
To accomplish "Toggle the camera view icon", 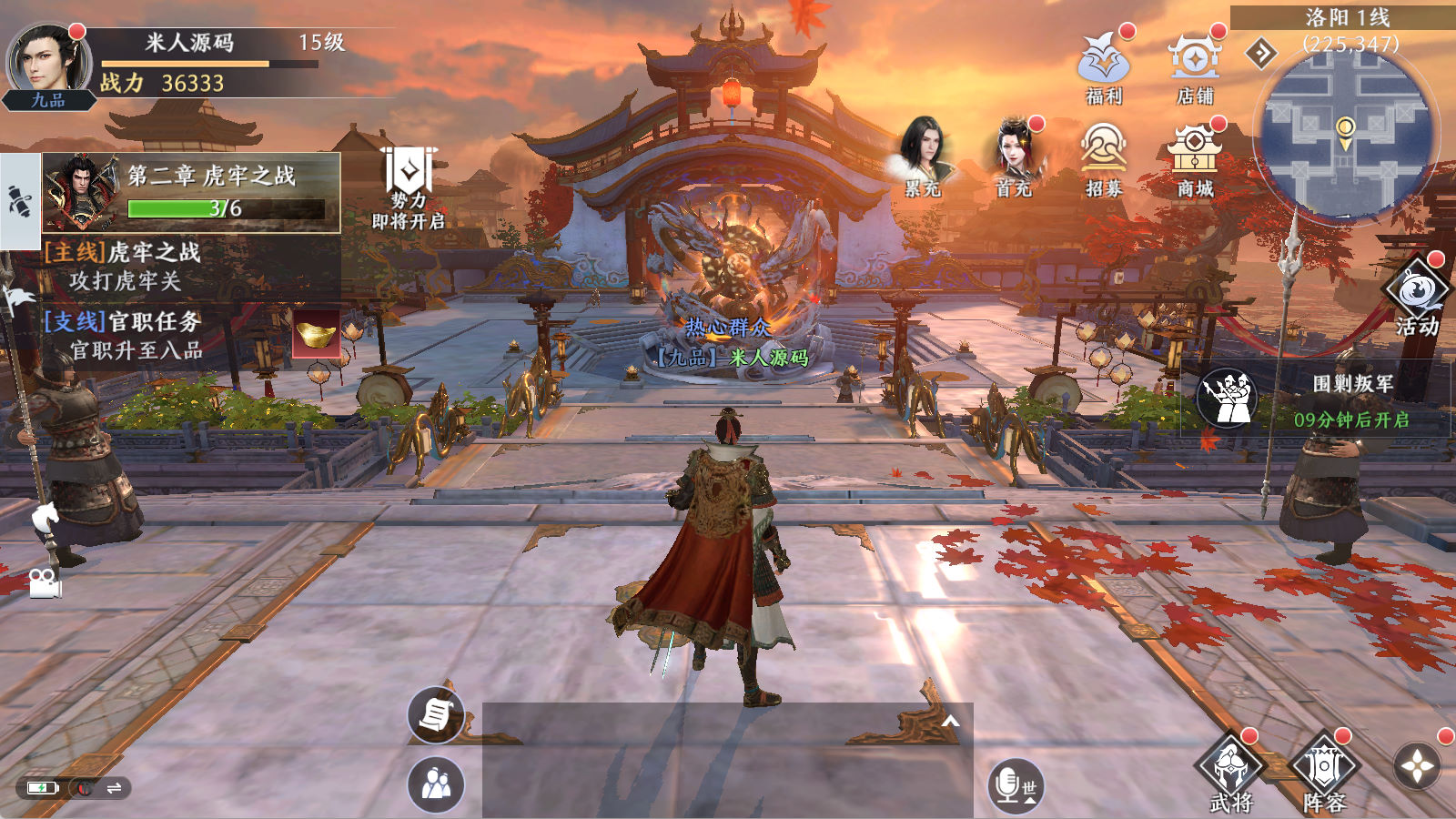I will (x=44, y=583).
